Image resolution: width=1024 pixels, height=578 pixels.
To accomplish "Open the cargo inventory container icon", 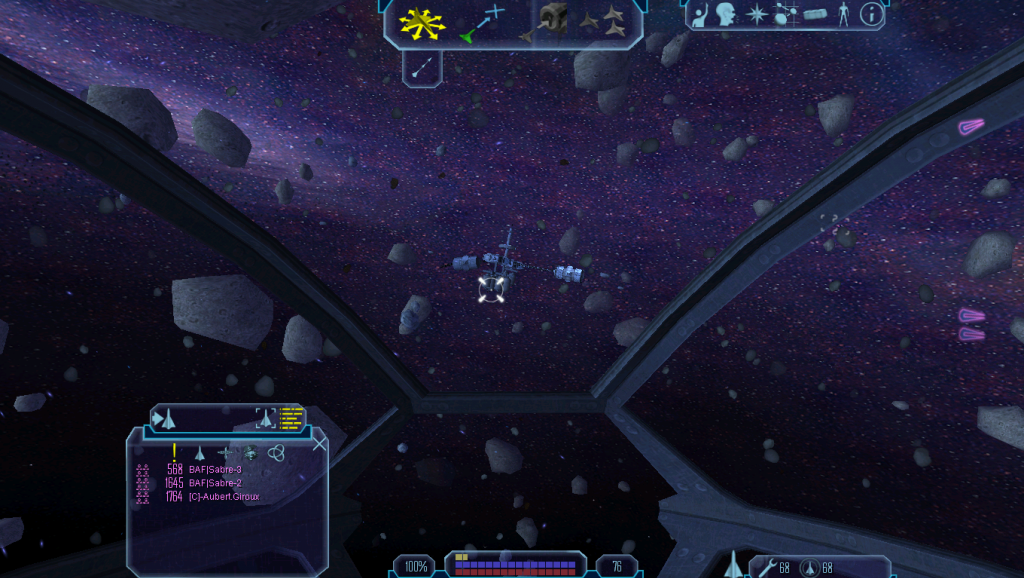I will coord(816,15).
